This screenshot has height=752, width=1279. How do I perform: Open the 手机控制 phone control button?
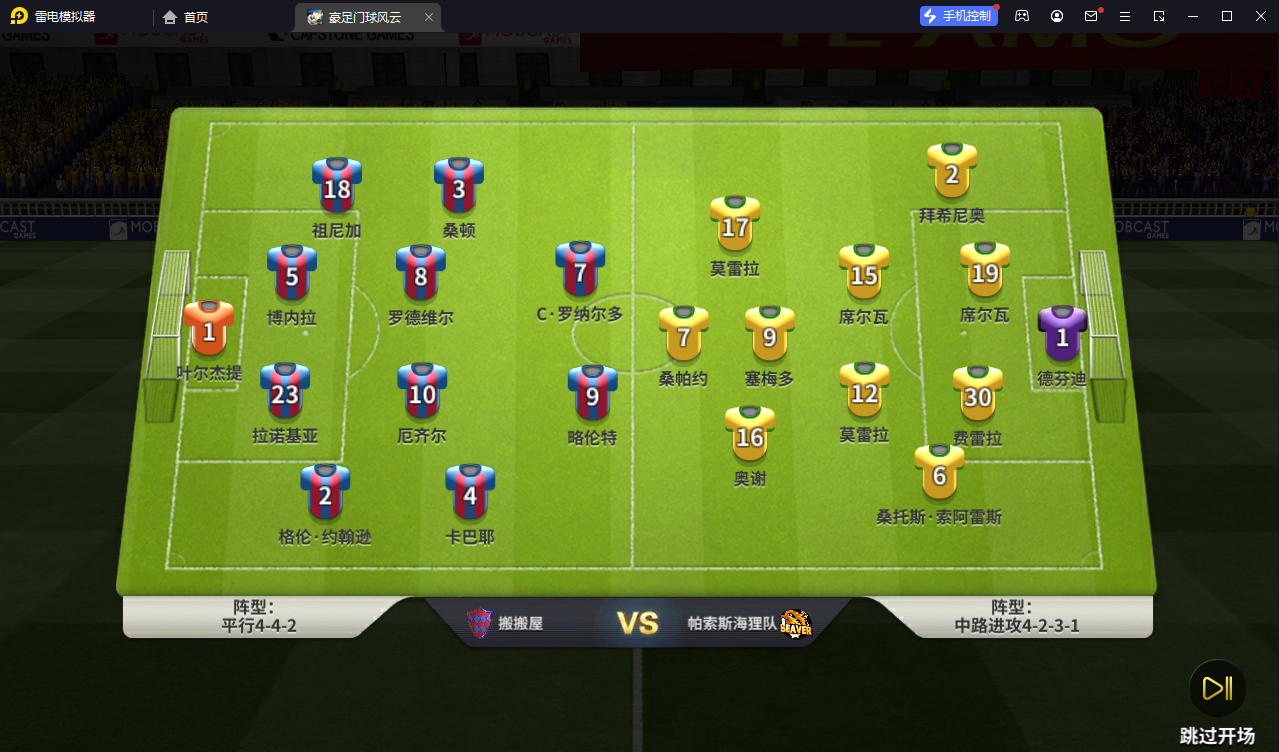tap(958, 16)
